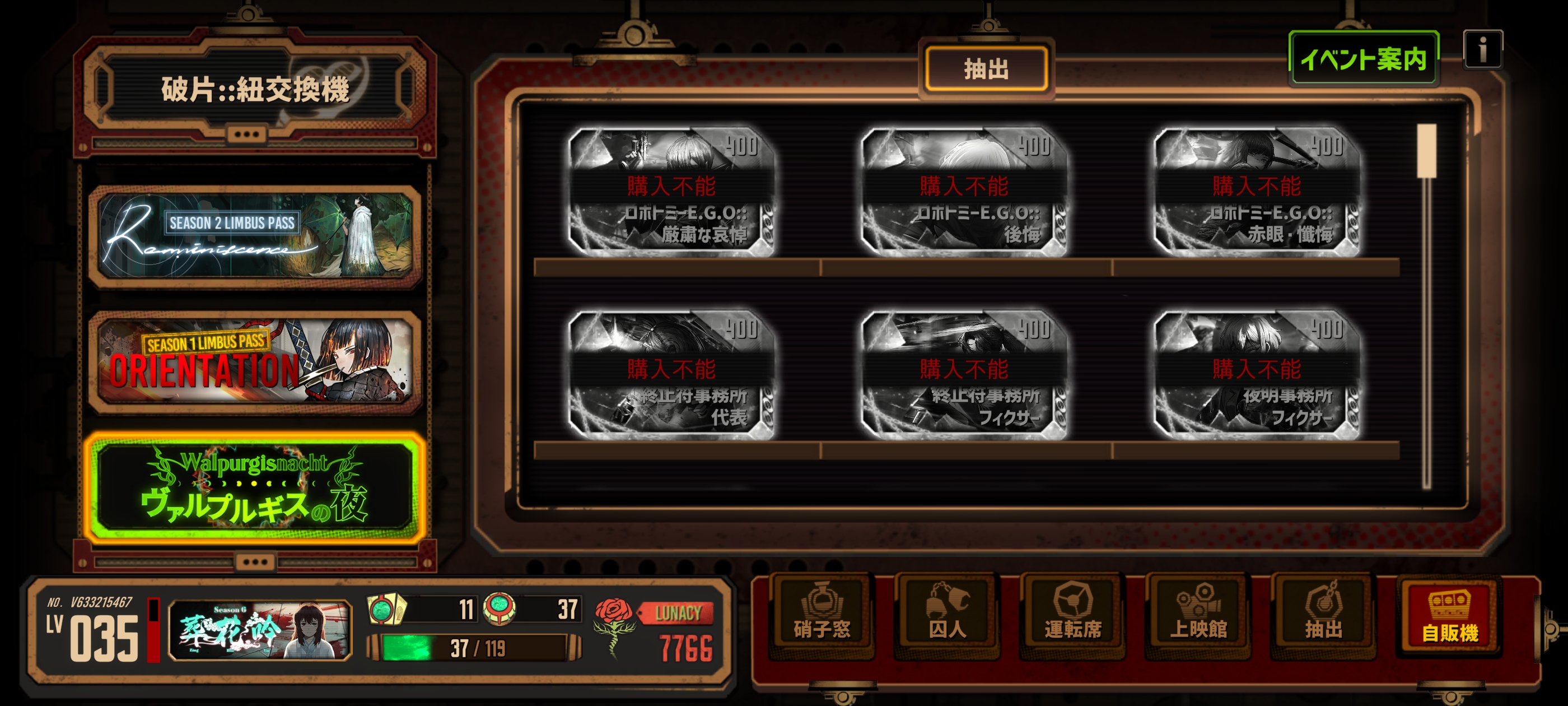The image size is (1568, 706).
Task: Switch to the 抽出 tab at top
Action: (986, 68)
